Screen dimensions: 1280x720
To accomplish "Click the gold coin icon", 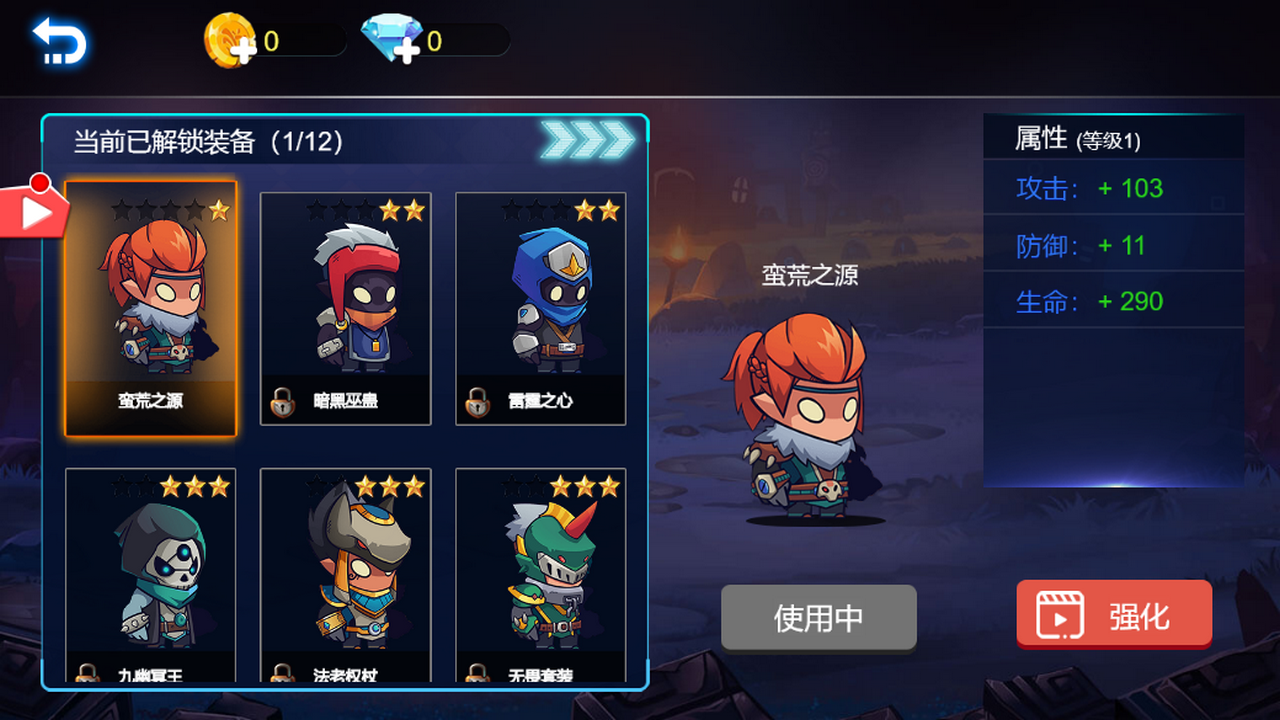I will tap(230, 38).
